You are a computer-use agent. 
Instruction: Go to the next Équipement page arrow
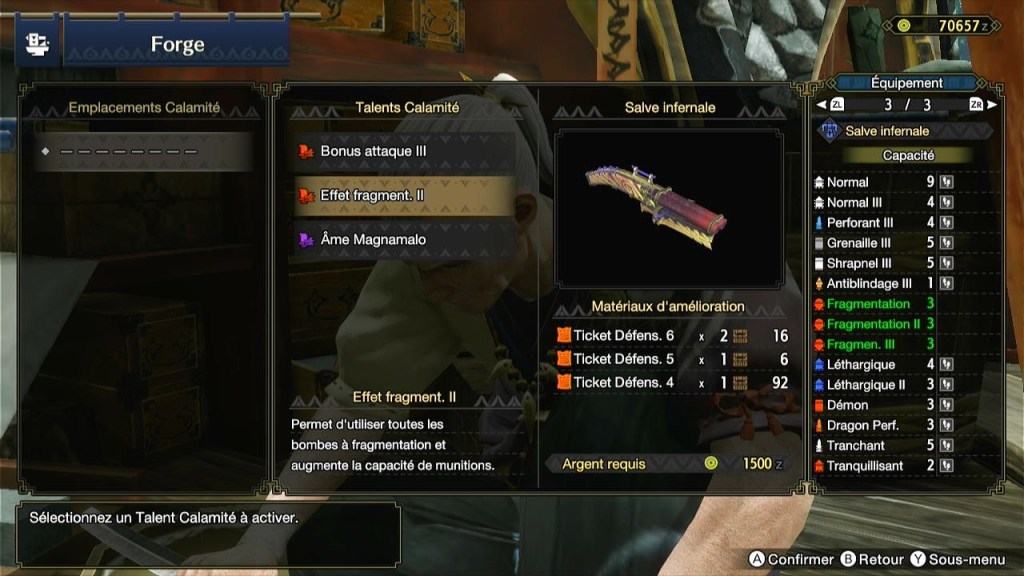991,105
